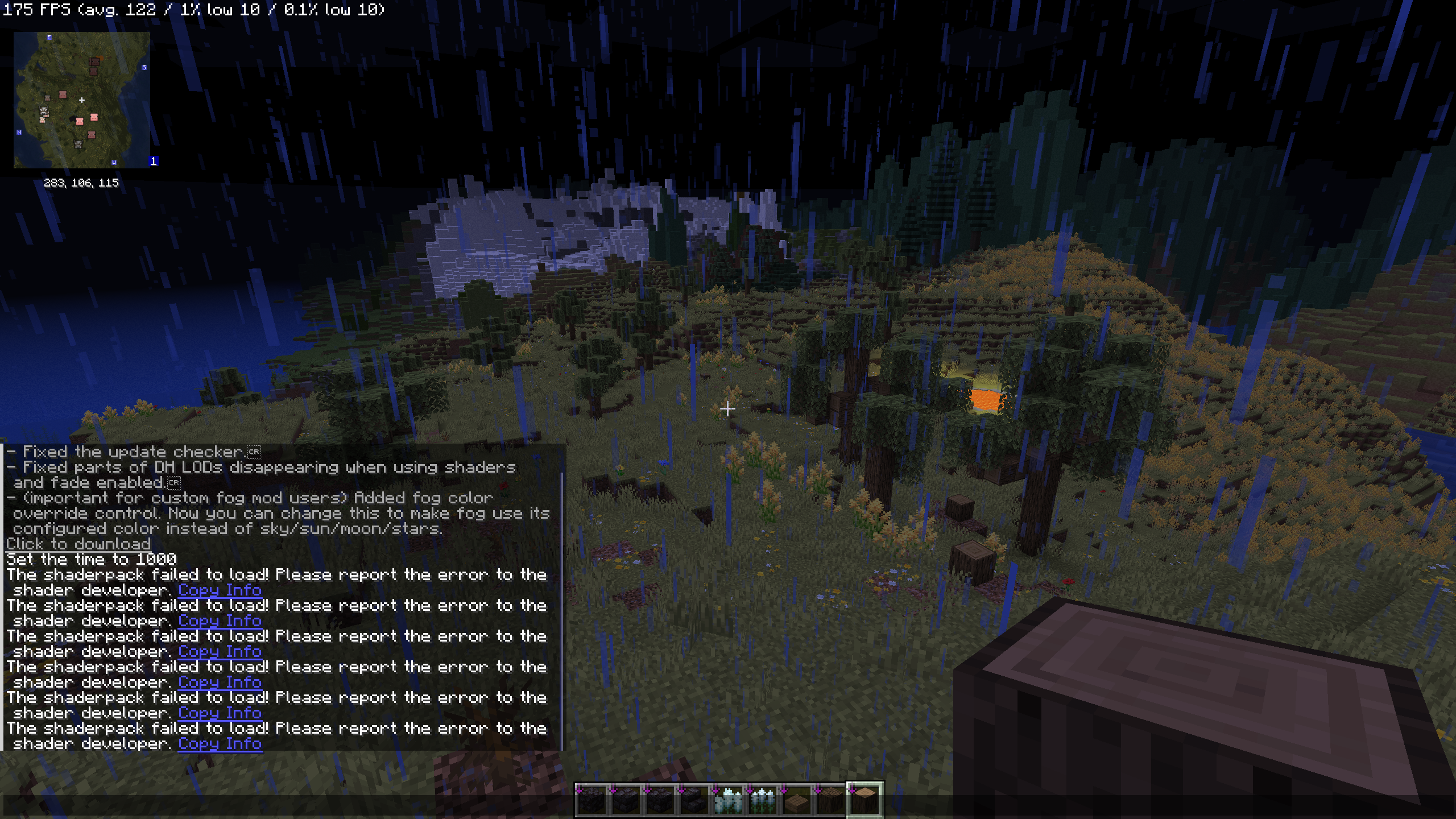Select the highlighted dark log hotbar slot
Viewport: 1456px width, 819px height.
pos(864,799)
